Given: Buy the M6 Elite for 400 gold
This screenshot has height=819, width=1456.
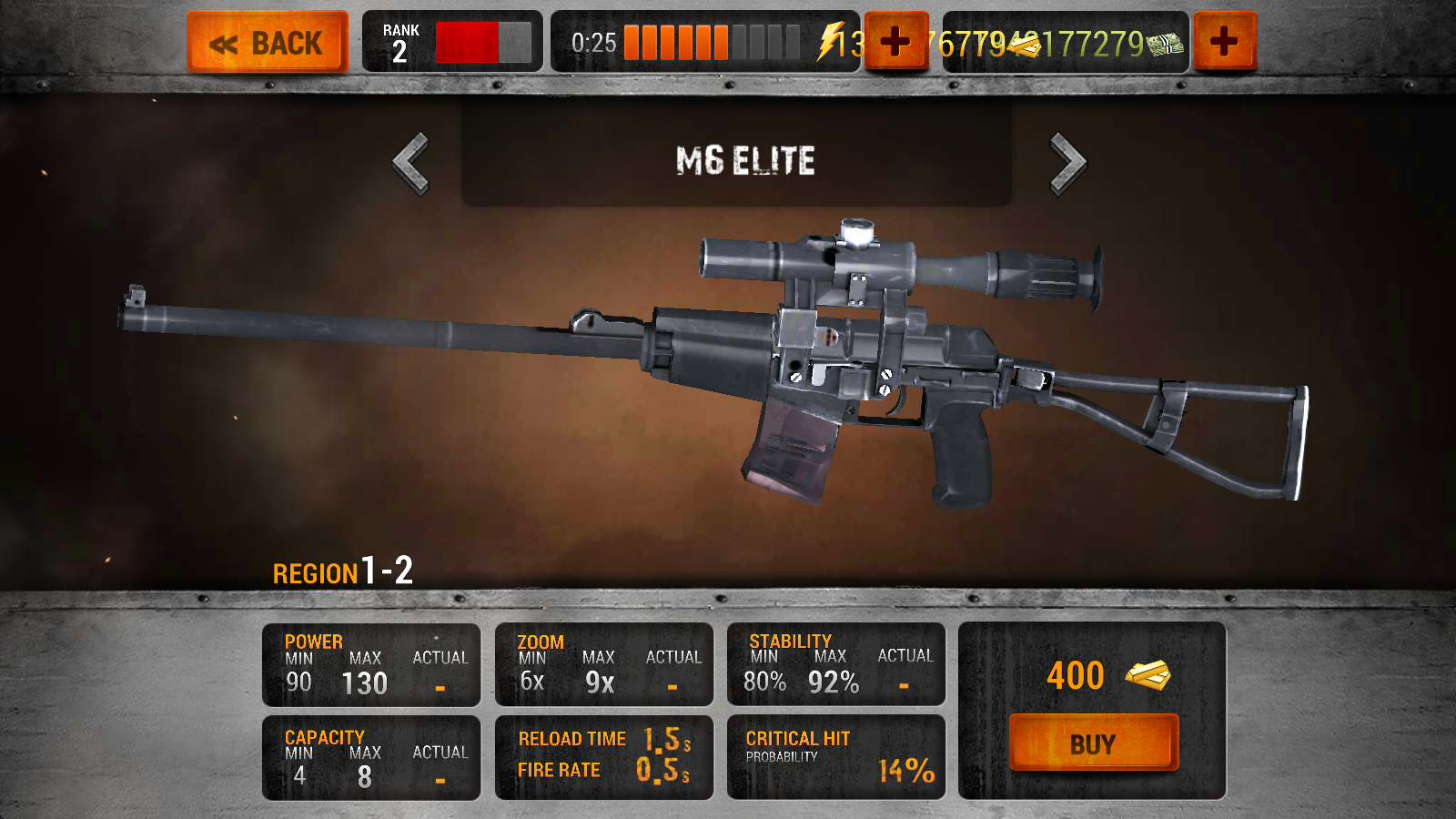Looking at the screenshot, I should pyautogui.click(x=1093, y=743).
